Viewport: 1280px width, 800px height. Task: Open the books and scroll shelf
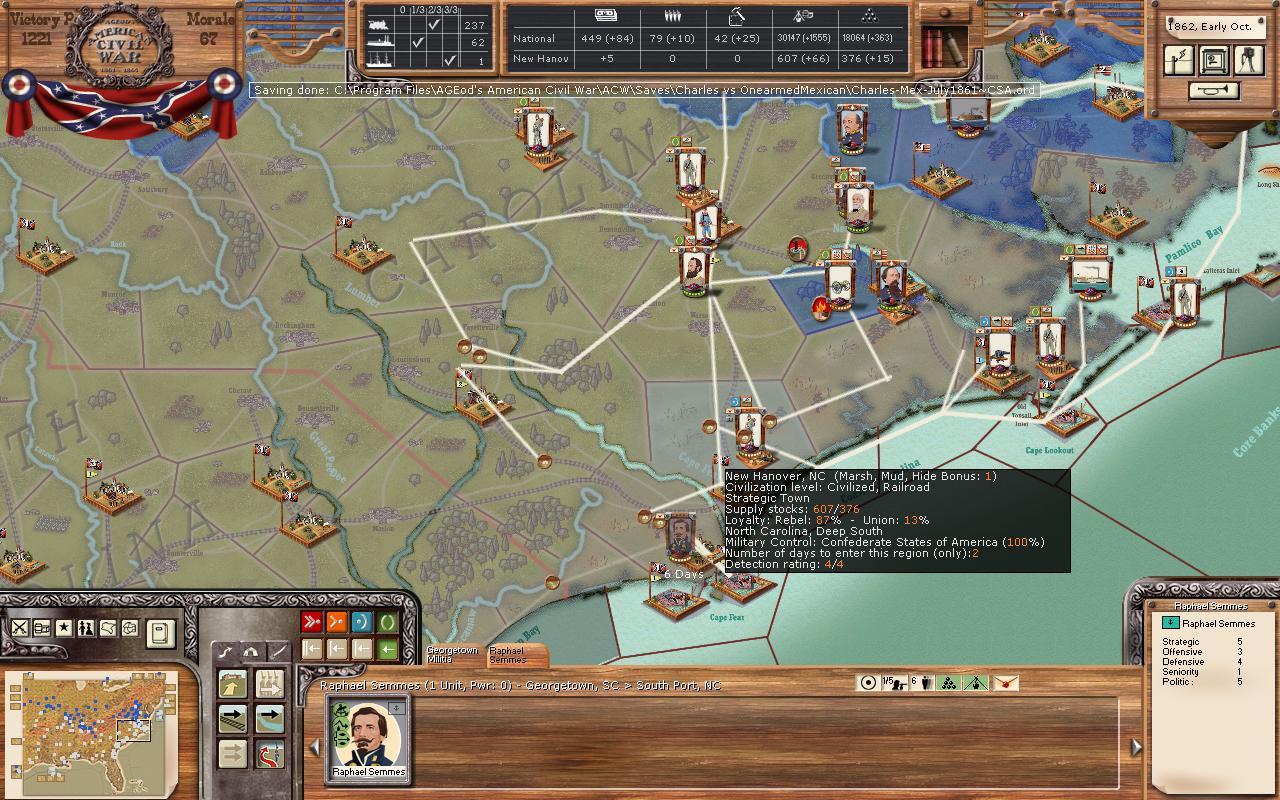click(x=944, y=45)
